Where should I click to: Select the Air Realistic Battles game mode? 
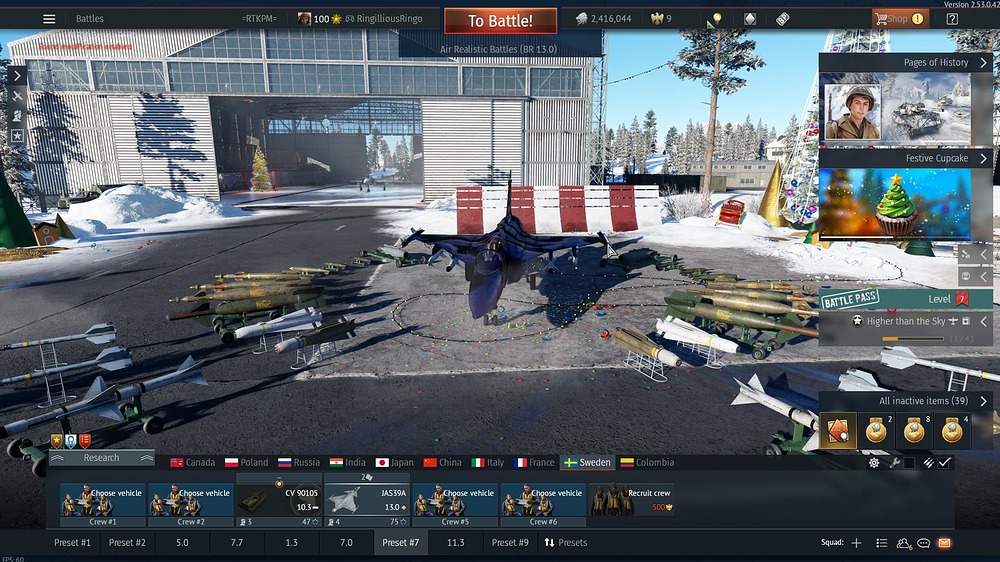pyautogui.click(x=500, y=48)
